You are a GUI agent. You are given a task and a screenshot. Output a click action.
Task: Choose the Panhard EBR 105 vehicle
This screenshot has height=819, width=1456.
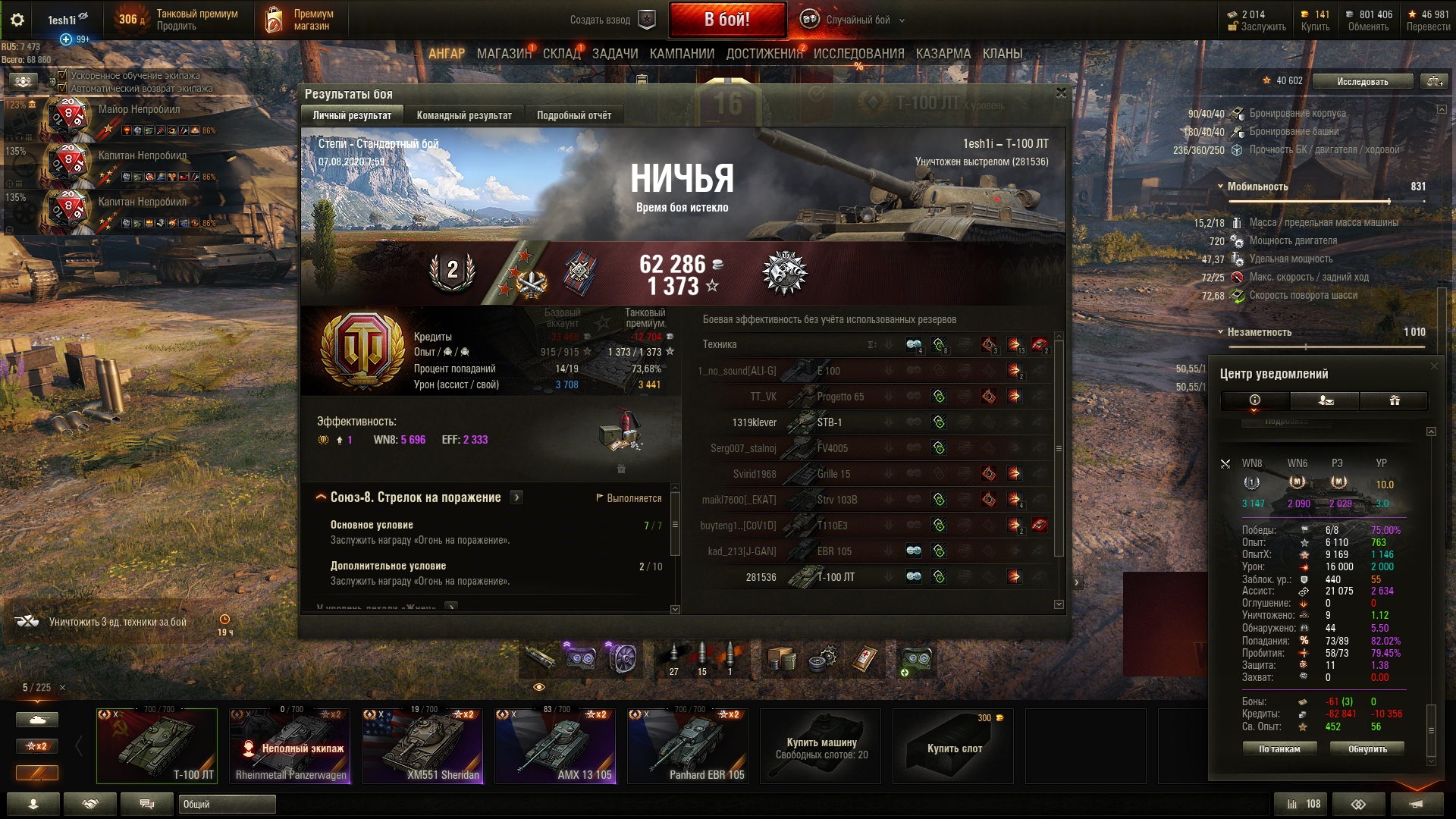click(x=688, y=745)
